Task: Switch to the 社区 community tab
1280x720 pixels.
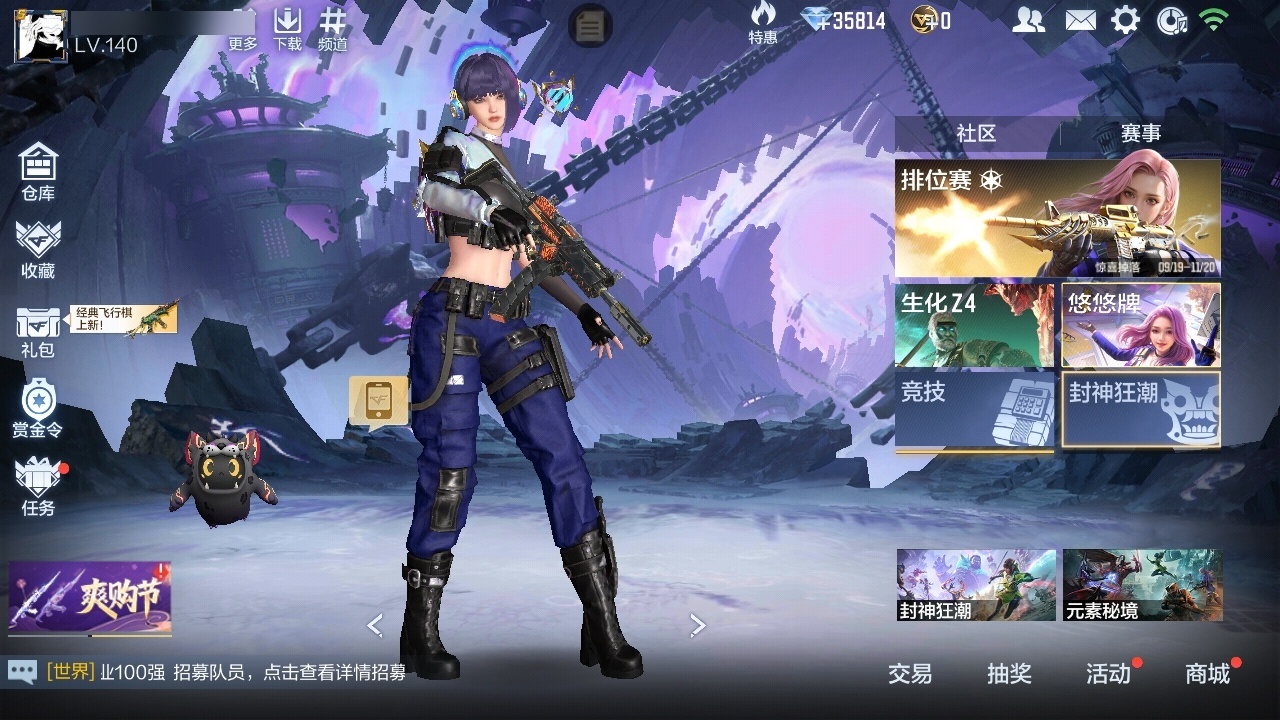Action: 976,134
